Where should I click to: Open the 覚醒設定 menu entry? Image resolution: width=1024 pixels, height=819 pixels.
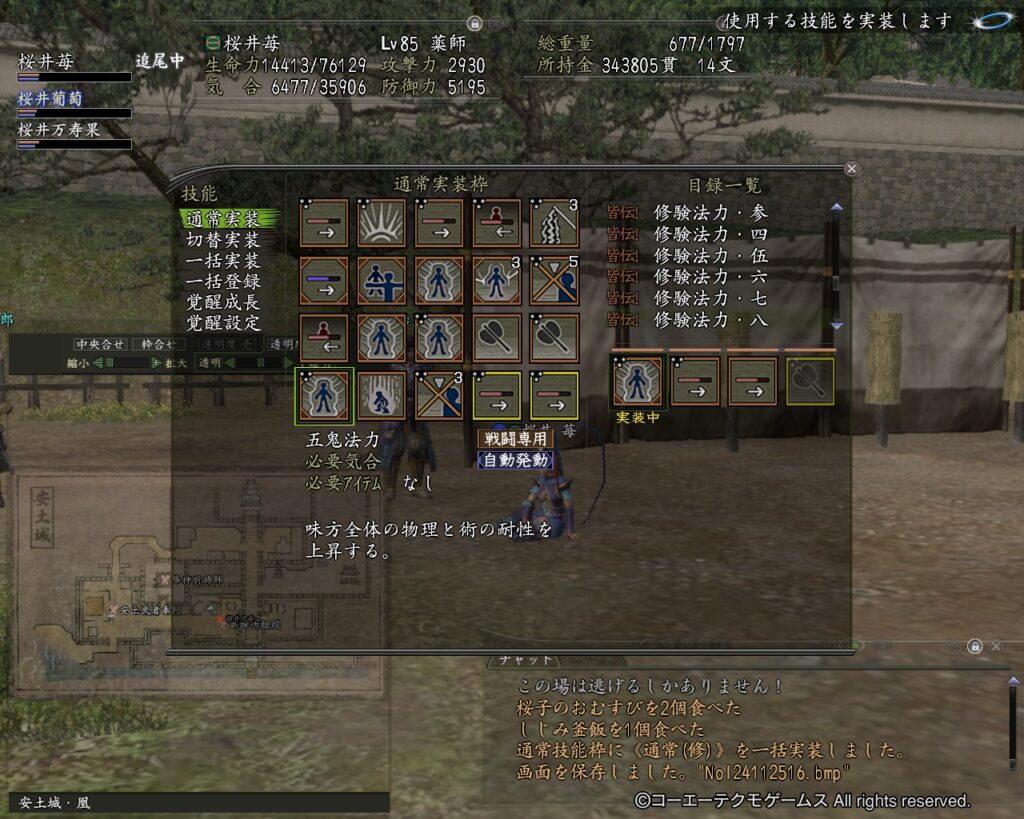223,323
